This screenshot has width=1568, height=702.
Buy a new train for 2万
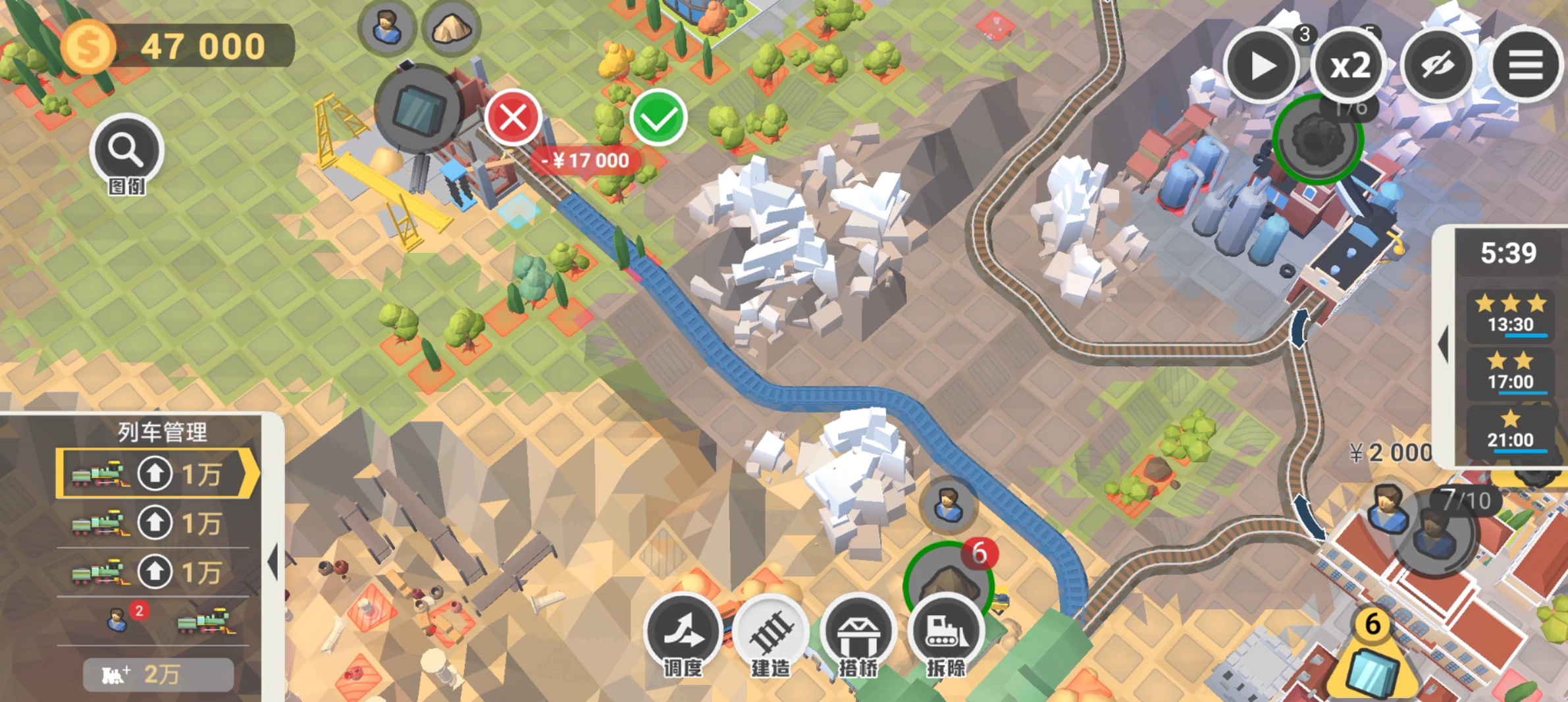[x=158, y=674]
